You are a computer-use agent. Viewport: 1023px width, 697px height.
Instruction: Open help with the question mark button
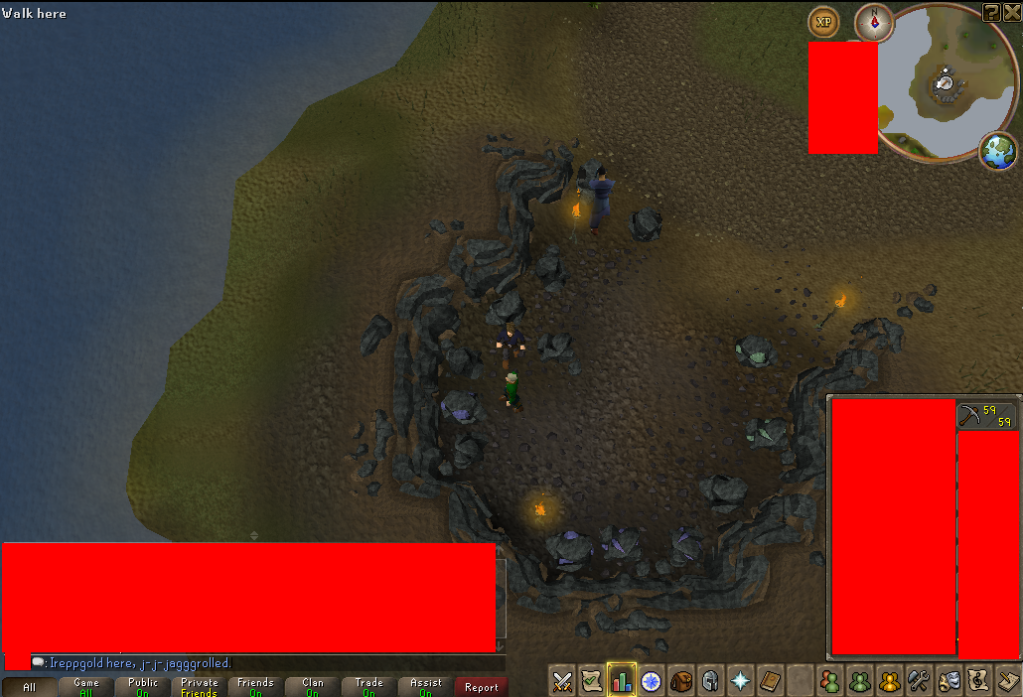click(991, 12)
